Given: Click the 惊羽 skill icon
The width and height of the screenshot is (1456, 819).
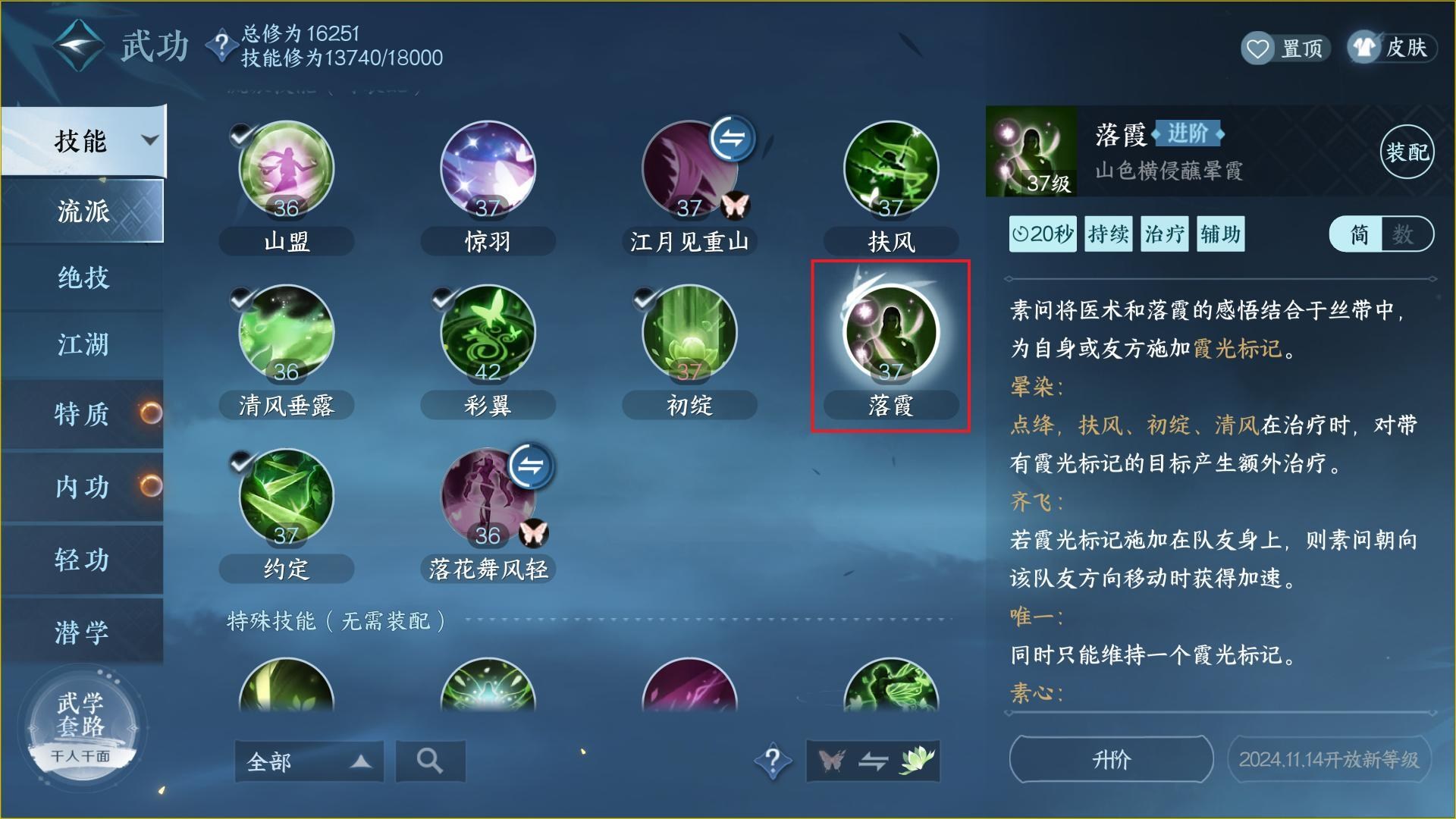Looking at the screenshot, I should (488, 168).
